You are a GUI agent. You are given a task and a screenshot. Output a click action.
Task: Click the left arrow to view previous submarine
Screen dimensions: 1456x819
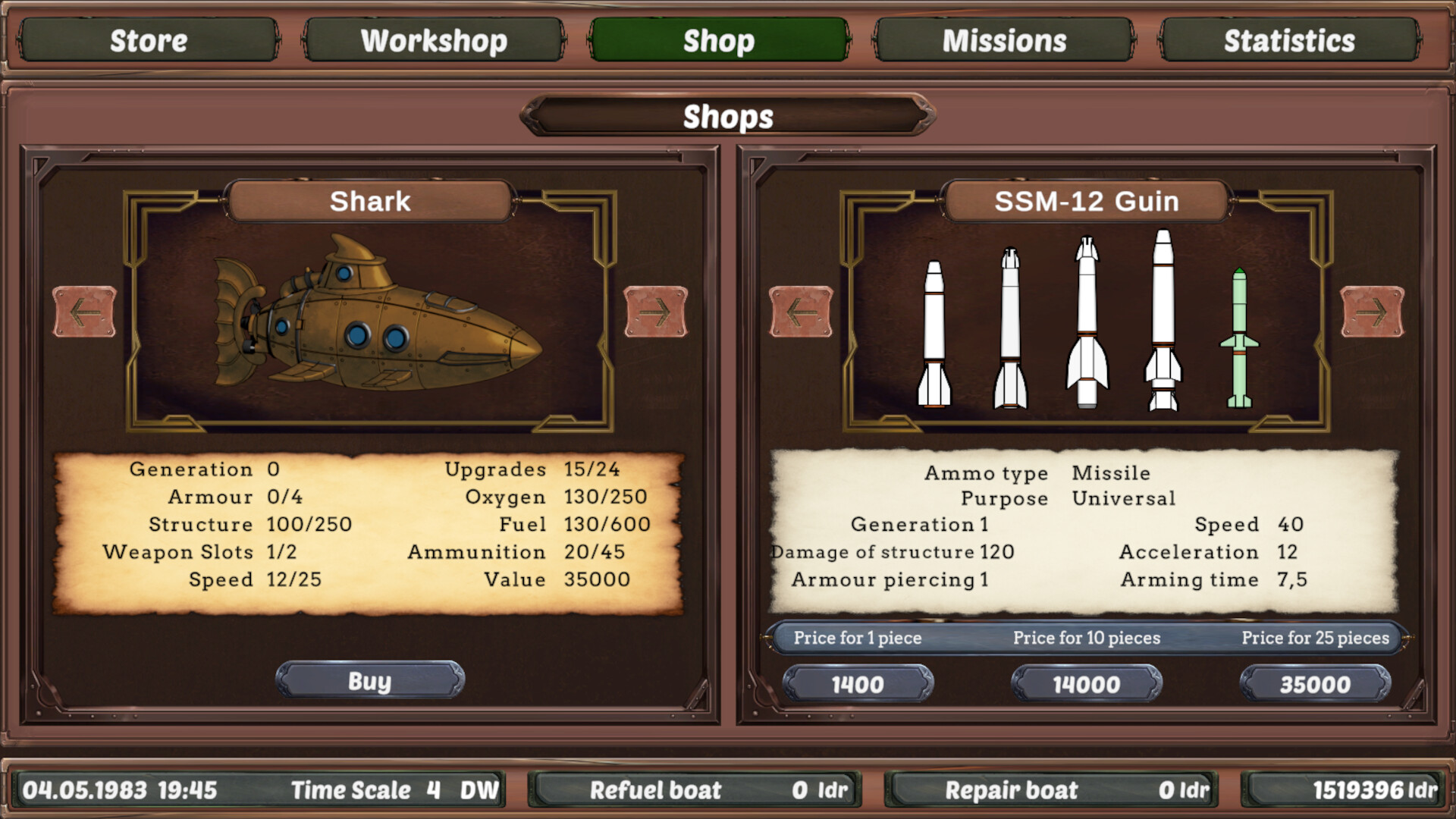[86, 311]
